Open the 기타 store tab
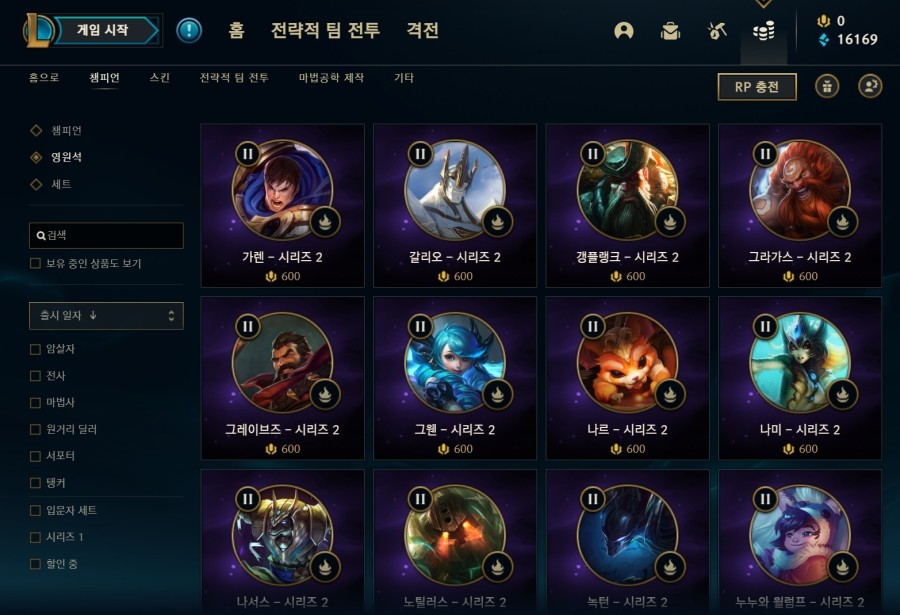900x615 pixels. pos(404,78)
